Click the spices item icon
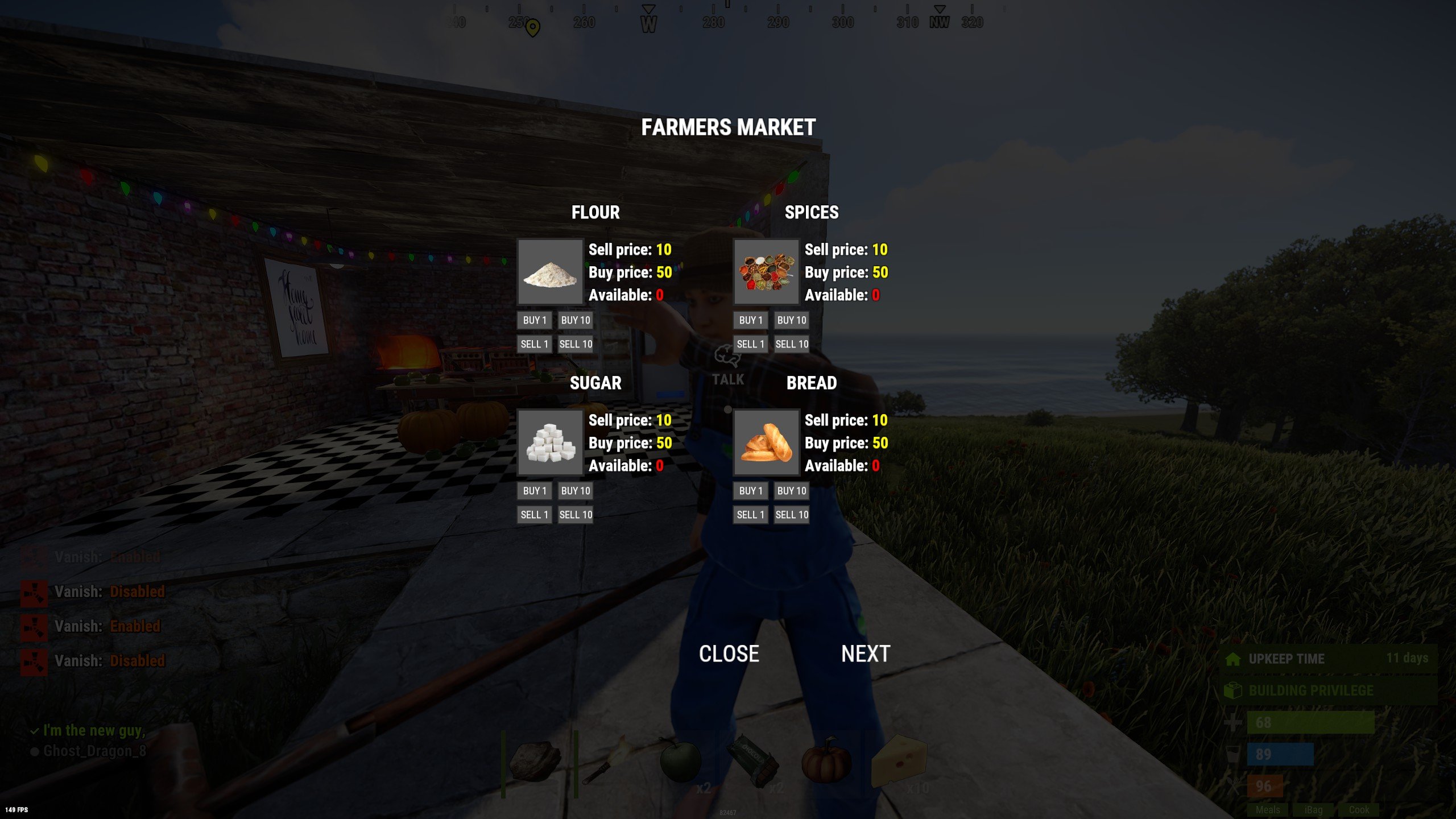 (766, 272)
